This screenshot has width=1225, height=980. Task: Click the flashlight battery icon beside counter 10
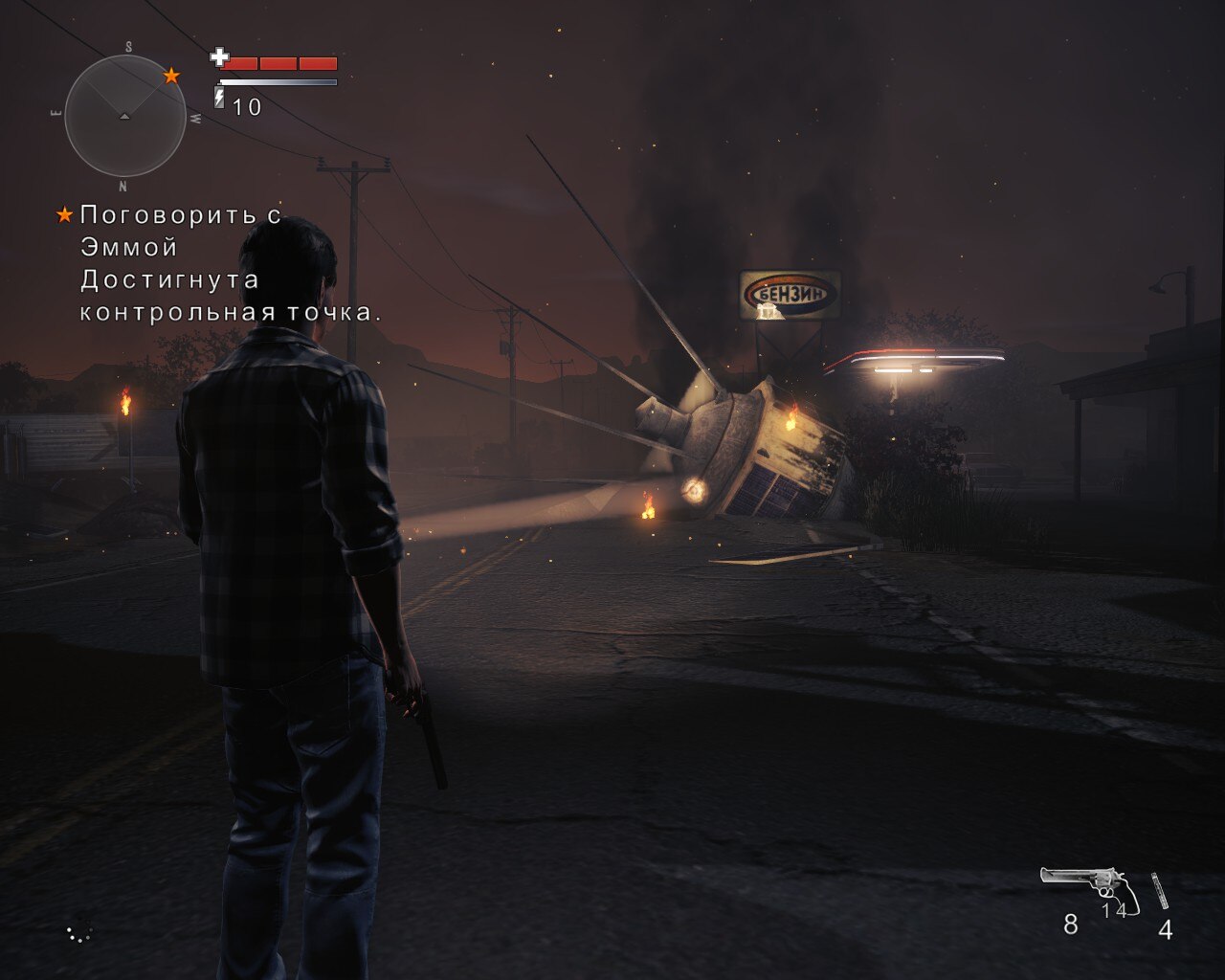[218, 96]
